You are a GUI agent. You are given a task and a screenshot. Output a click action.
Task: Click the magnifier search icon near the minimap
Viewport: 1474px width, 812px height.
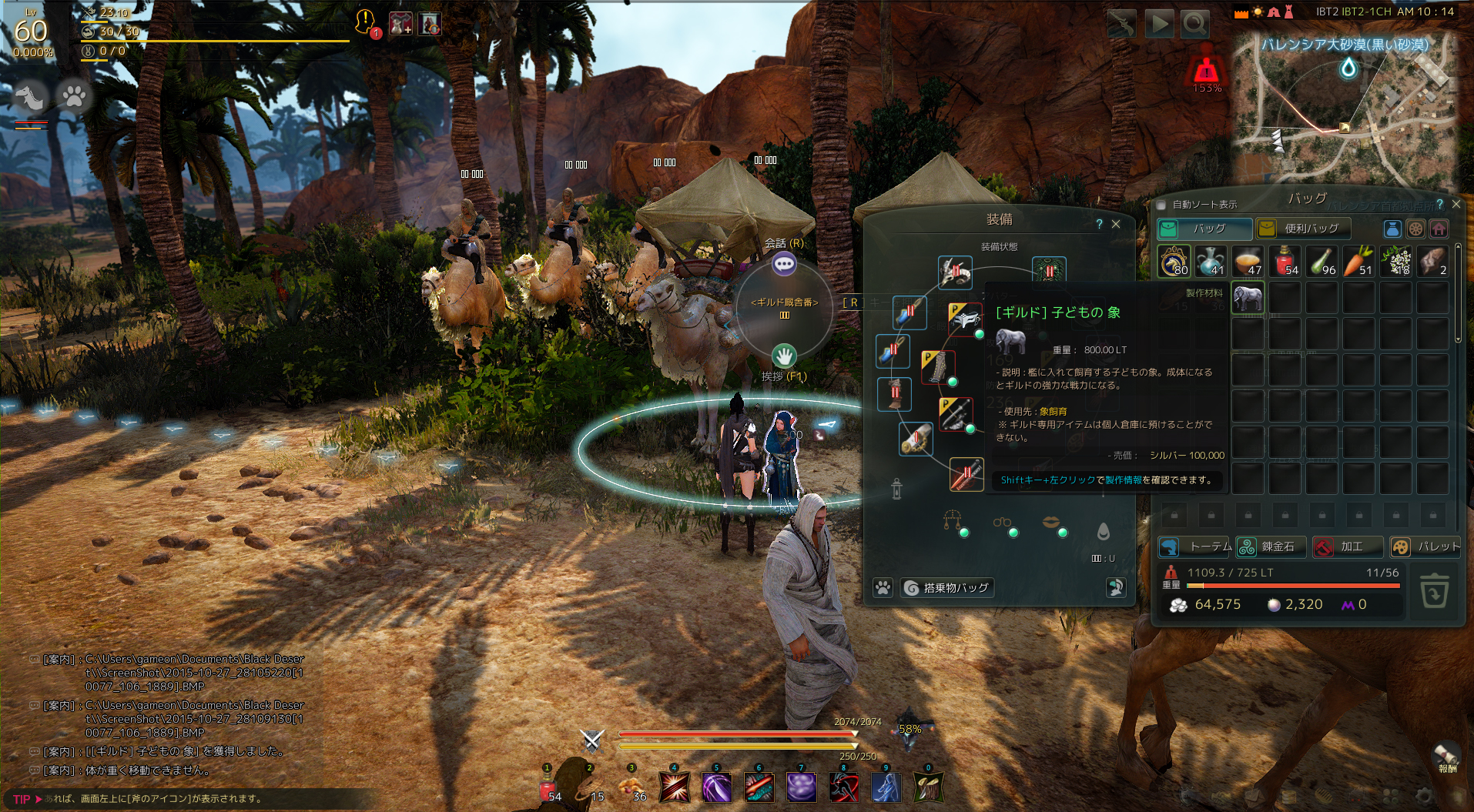coord(1194,25)
